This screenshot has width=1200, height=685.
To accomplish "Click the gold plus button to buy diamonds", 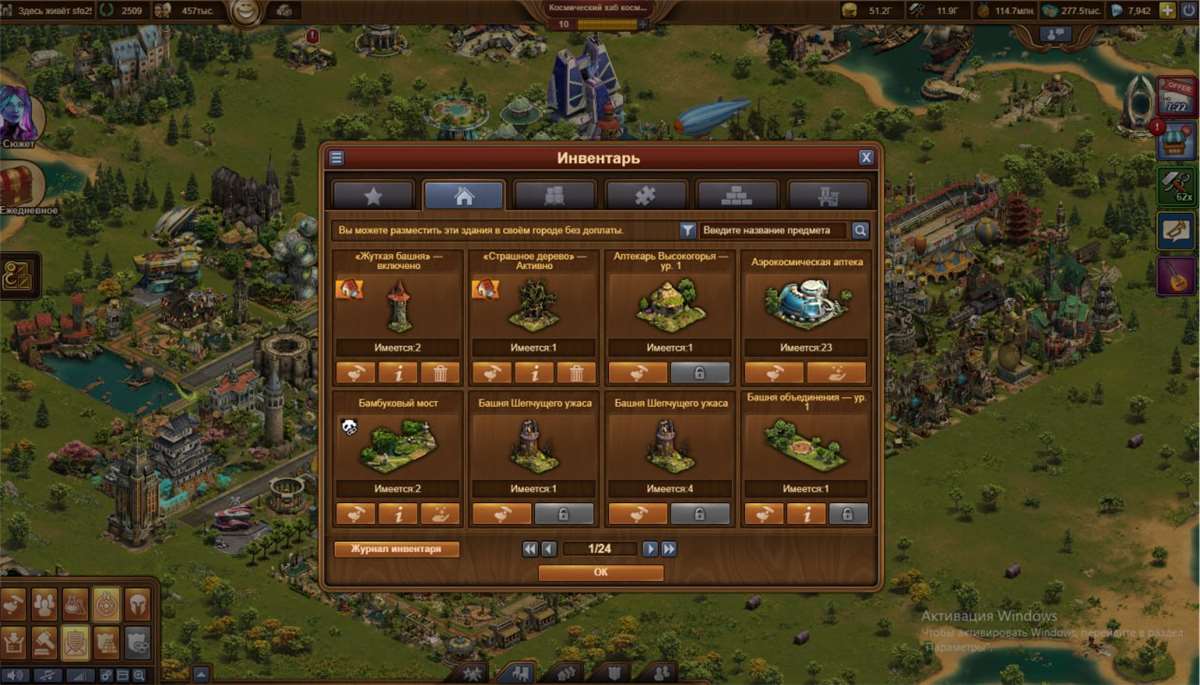I will pyautogui.click(x=1167, y=10).
